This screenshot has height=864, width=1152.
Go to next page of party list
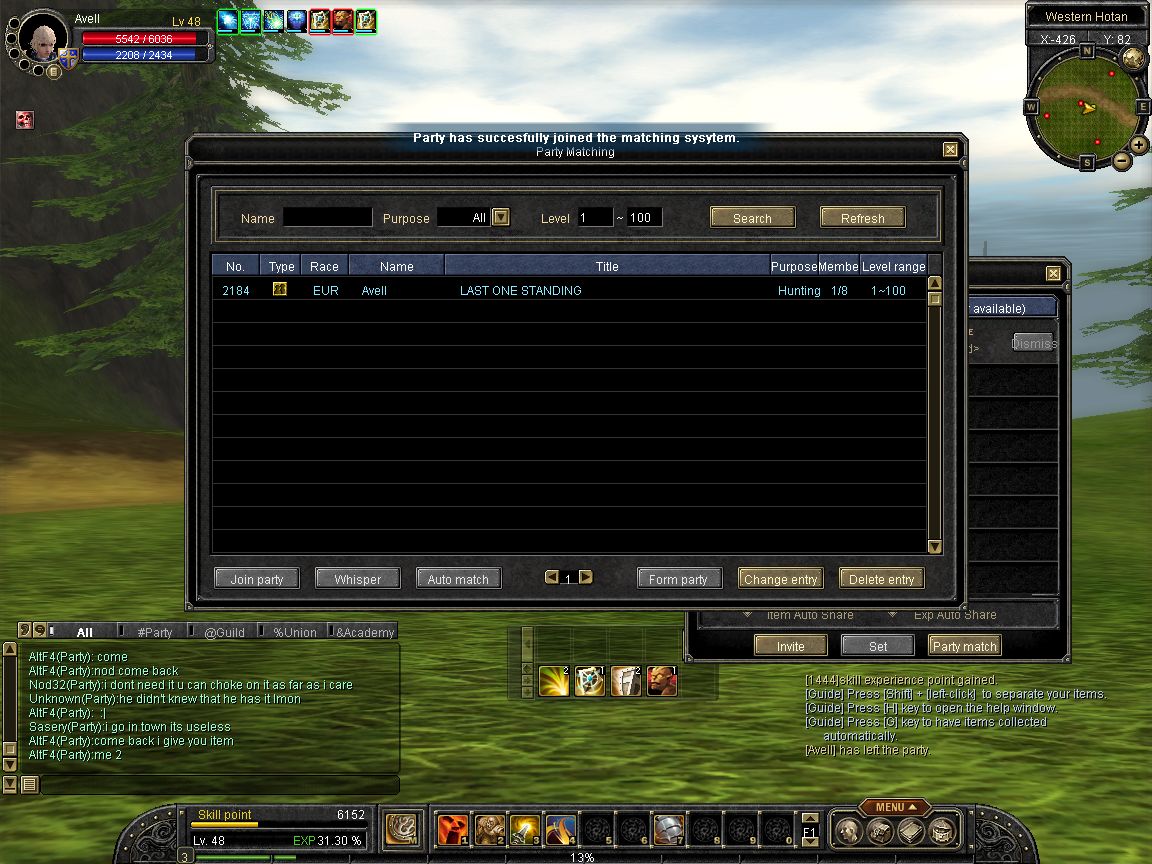pyautogui.click(x=586, y=577)
